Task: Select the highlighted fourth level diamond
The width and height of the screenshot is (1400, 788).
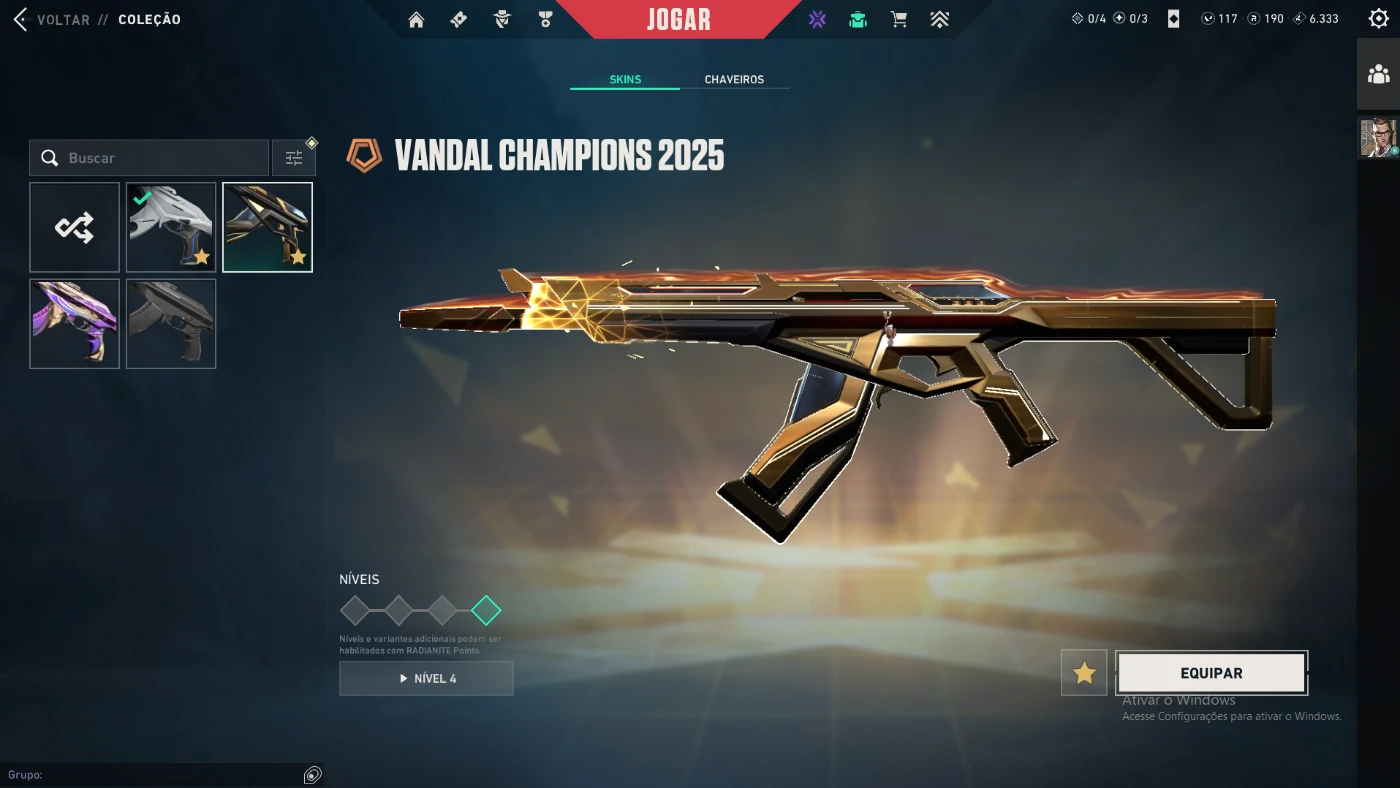Action: pyautogui.click(x=486, y=610)
